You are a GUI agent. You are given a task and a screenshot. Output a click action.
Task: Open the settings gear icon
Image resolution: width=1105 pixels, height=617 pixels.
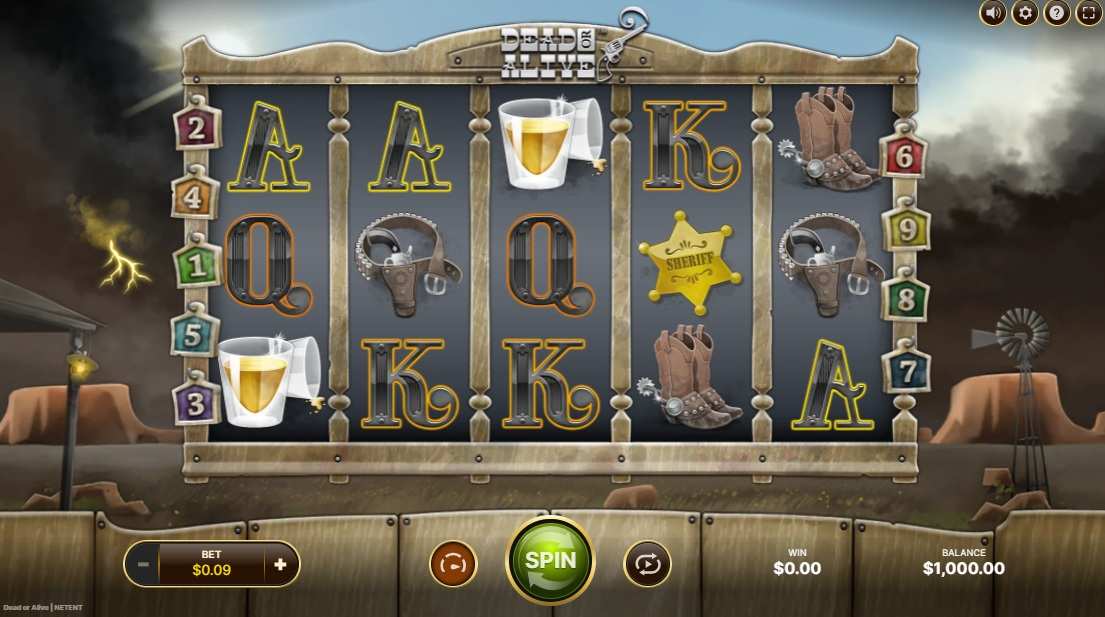pyautogui.click(x=1024, y=13)
